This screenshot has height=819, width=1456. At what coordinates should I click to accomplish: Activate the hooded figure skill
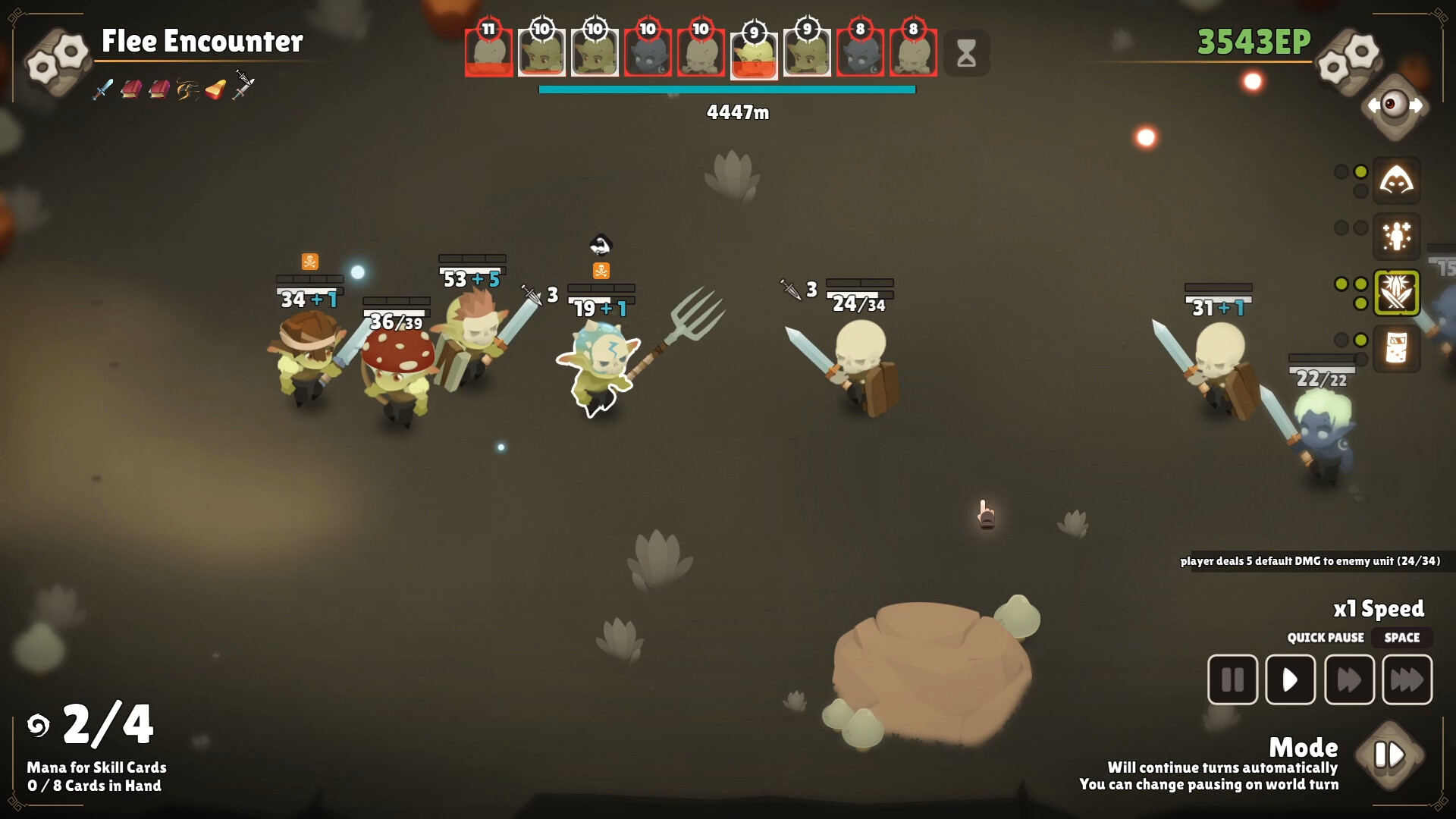(1396, 181)
